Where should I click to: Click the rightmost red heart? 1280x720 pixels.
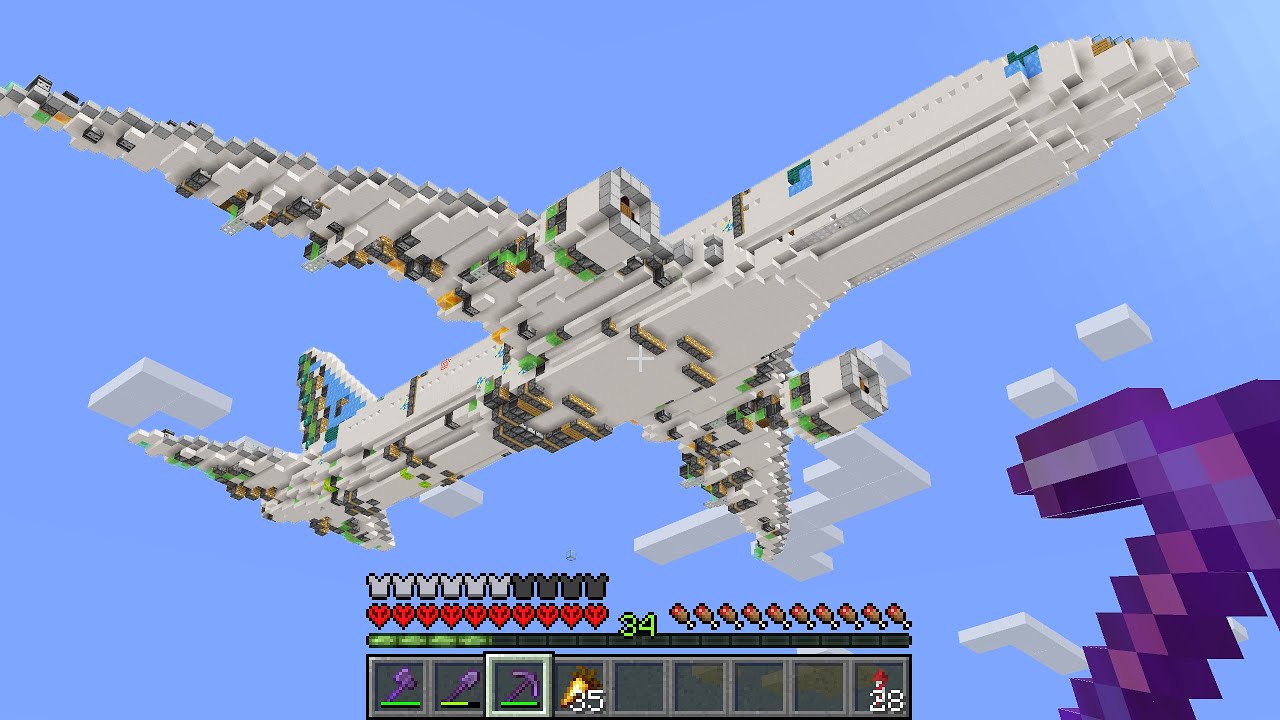pos(595,614)
